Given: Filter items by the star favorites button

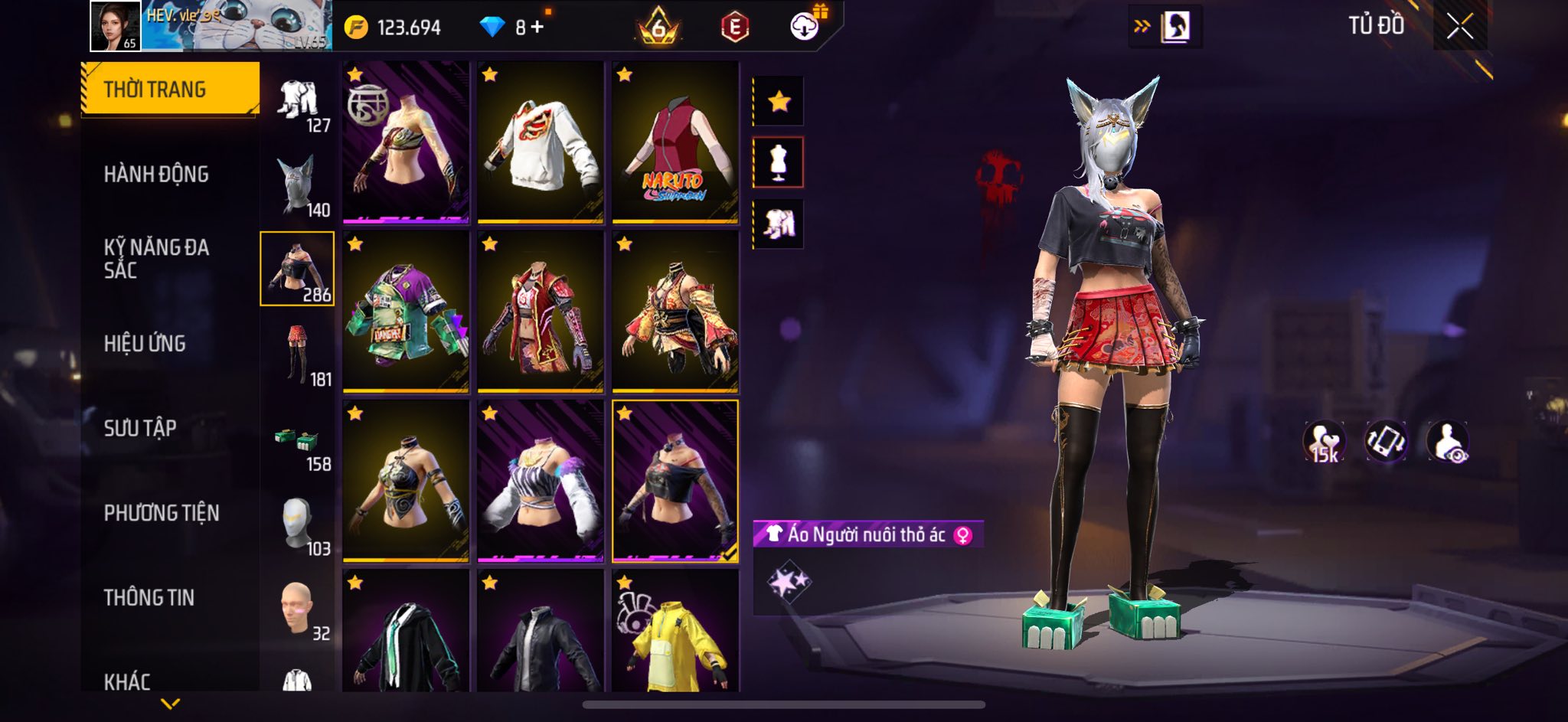Looking at the screenshot, I should click(779, 101).
